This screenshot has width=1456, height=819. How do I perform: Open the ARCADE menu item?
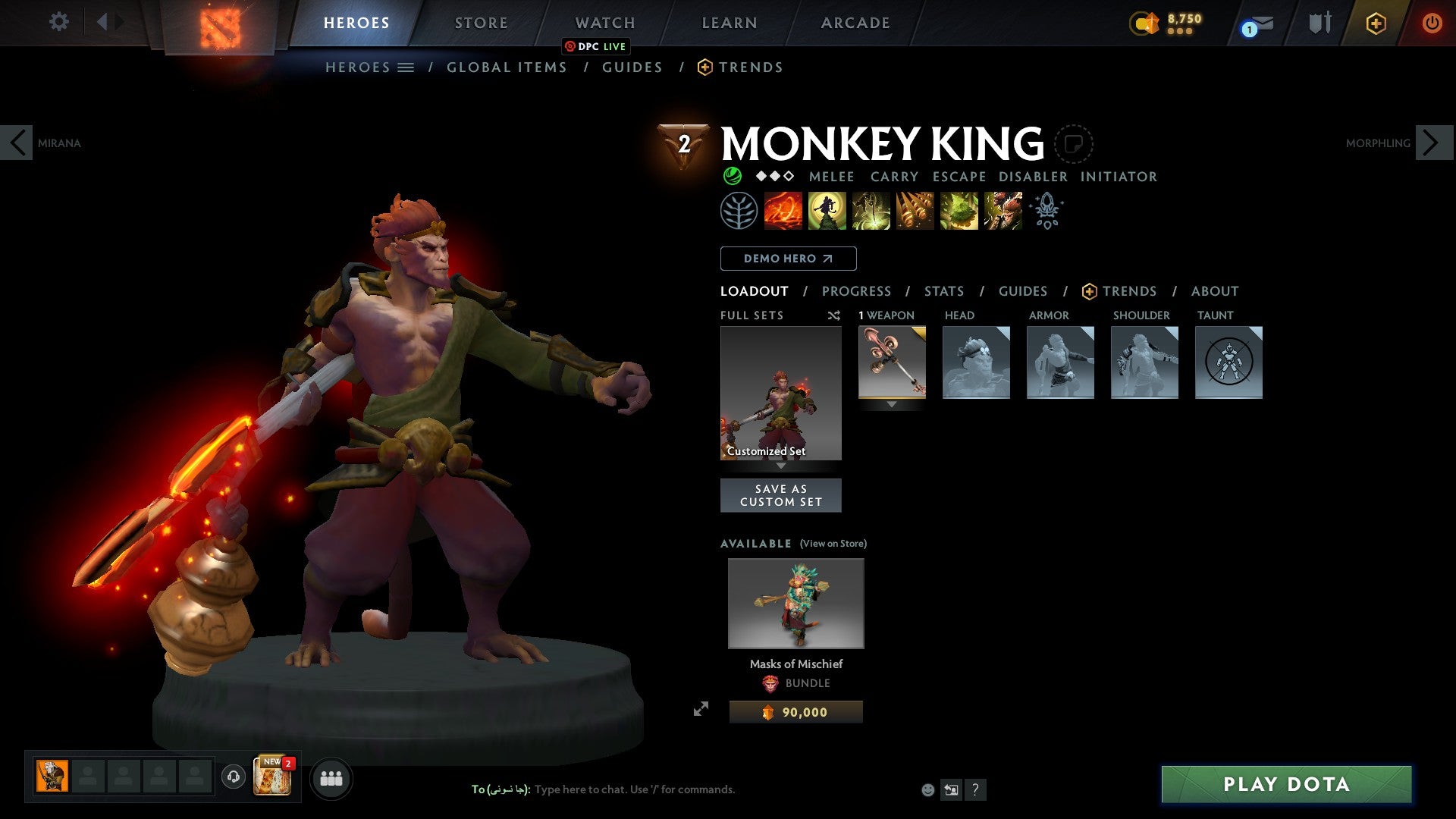pos(855,22)
